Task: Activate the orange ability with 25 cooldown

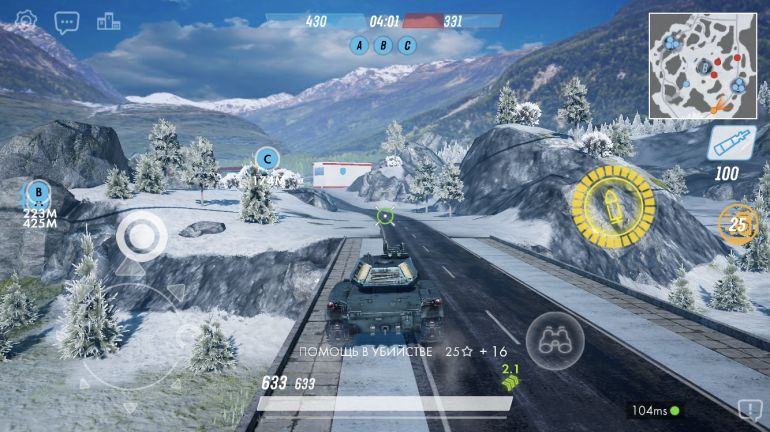Action: (x=738, y=224)
